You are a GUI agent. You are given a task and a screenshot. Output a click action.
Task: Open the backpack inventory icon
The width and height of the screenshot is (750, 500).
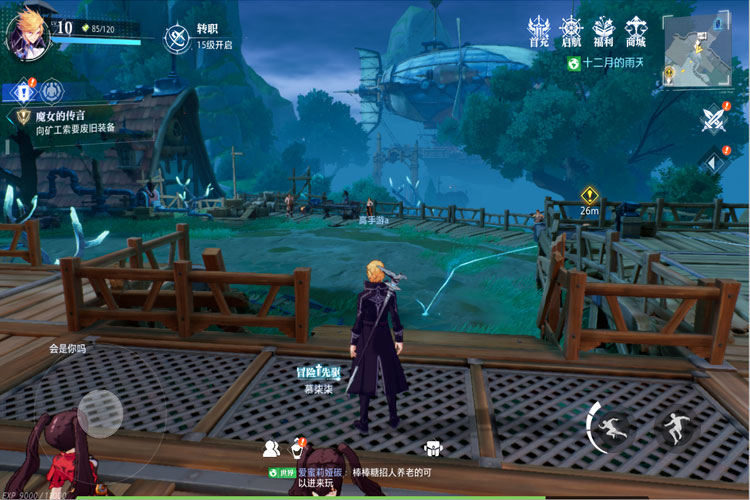pos(433,448)
